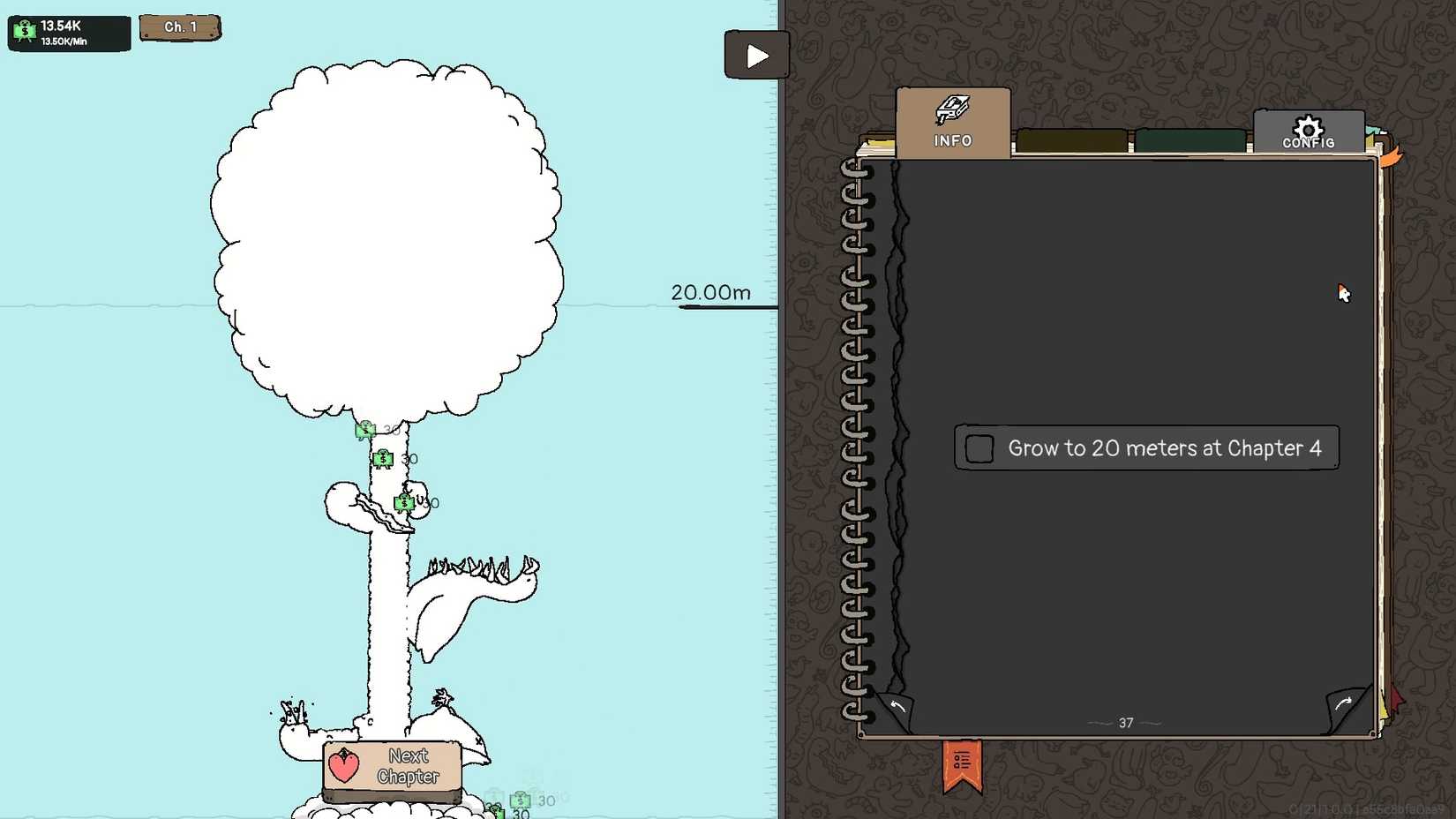Click the Ch. 1 wooden sign
The height and width of the screenshot is (819, 1456).
point(180,26)
